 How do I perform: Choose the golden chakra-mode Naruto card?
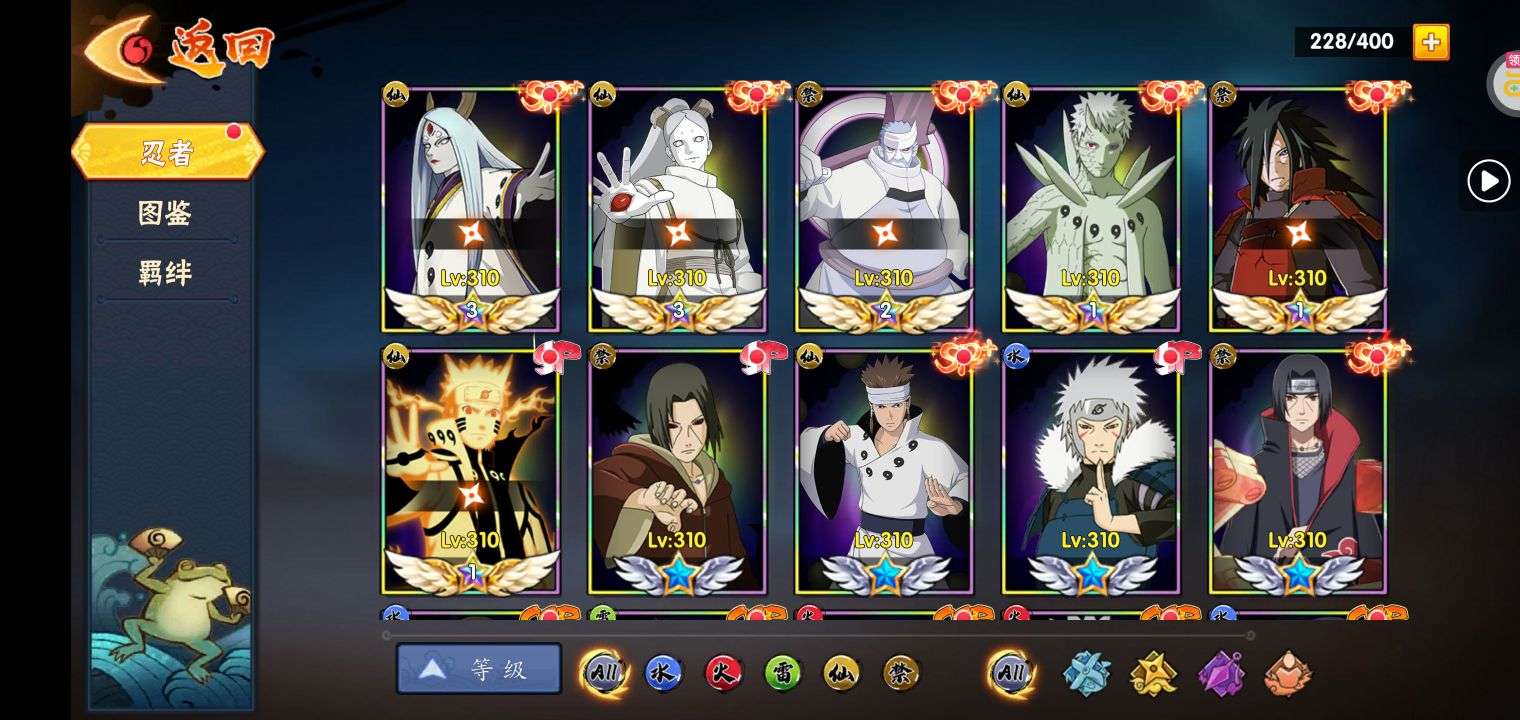point(471,470)
